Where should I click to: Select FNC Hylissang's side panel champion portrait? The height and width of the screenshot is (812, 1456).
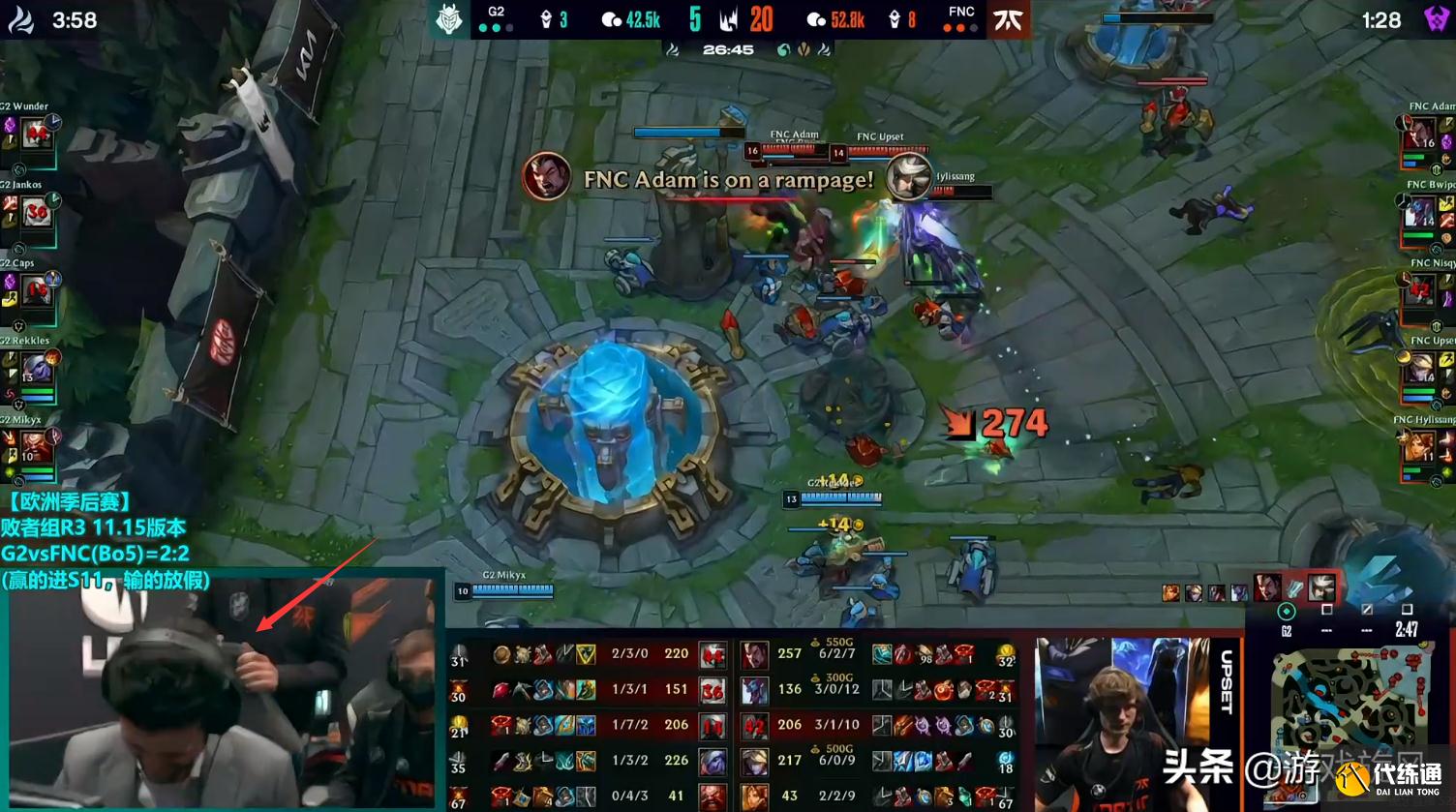click(x=1420, y=448)
